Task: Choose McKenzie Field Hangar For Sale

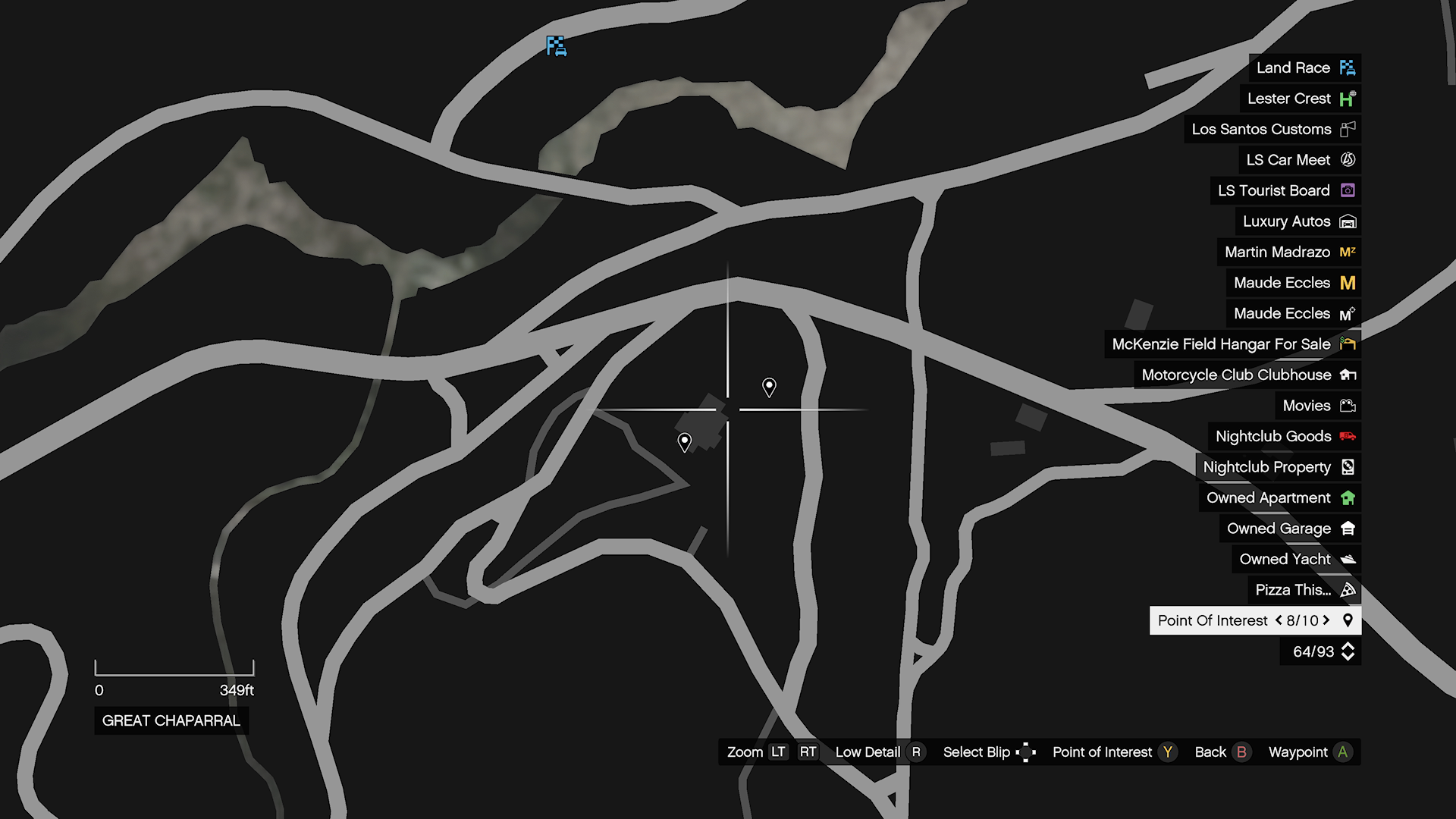Action: (1232, 344)
